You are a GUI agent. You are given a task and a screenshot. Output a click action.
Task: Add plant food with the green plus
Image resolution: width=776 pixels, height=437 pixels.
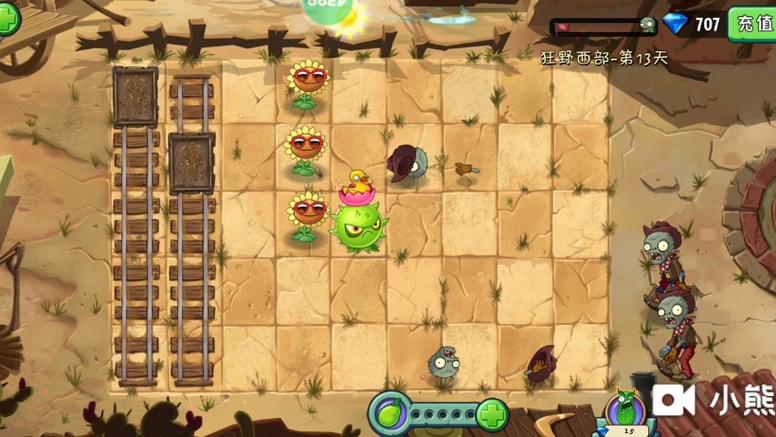point(491,414)
